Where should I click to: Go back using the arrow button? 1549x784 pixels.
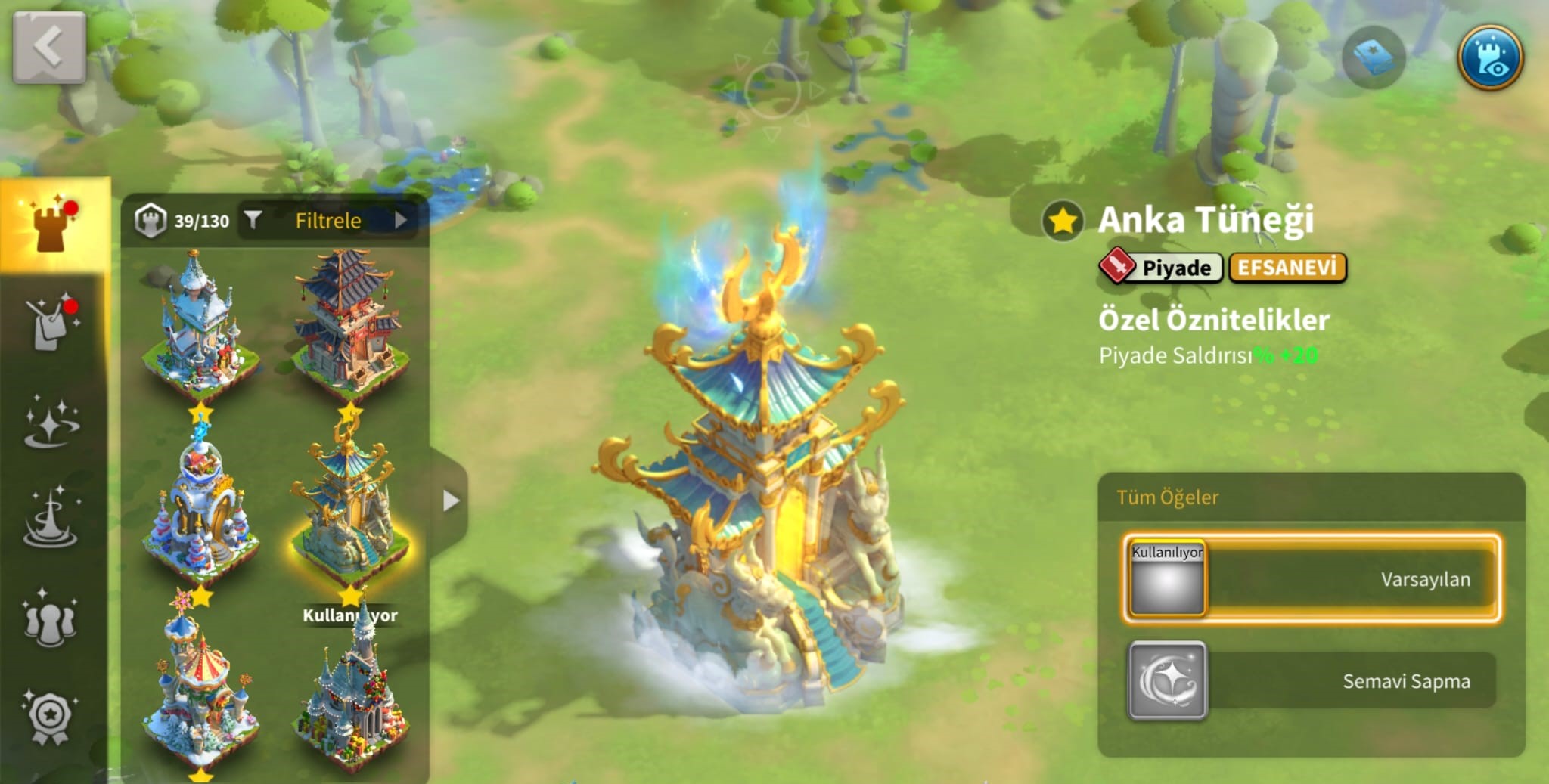pos(48,47)
